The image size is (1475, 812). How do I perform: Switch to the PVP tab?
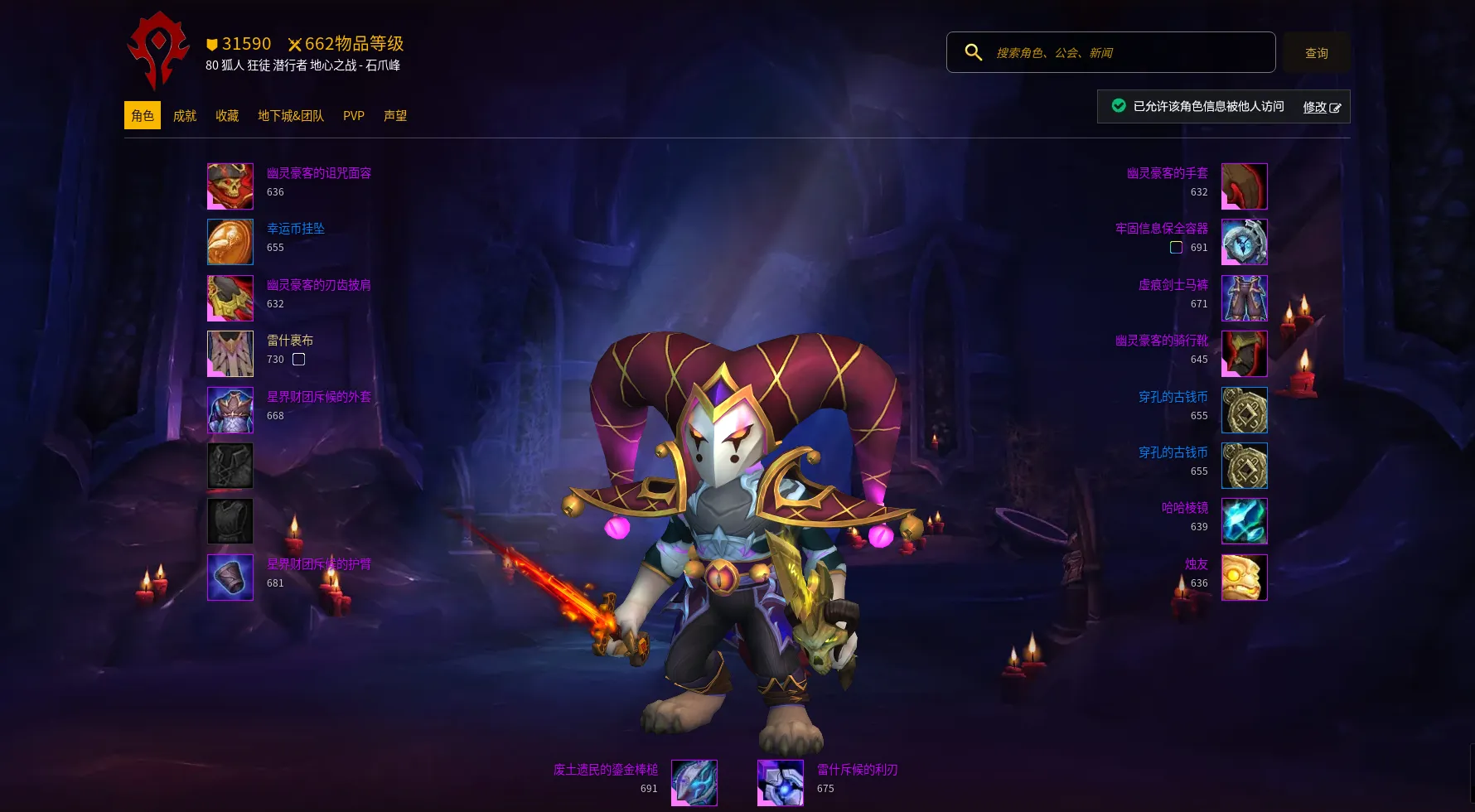tap(354, 116)
